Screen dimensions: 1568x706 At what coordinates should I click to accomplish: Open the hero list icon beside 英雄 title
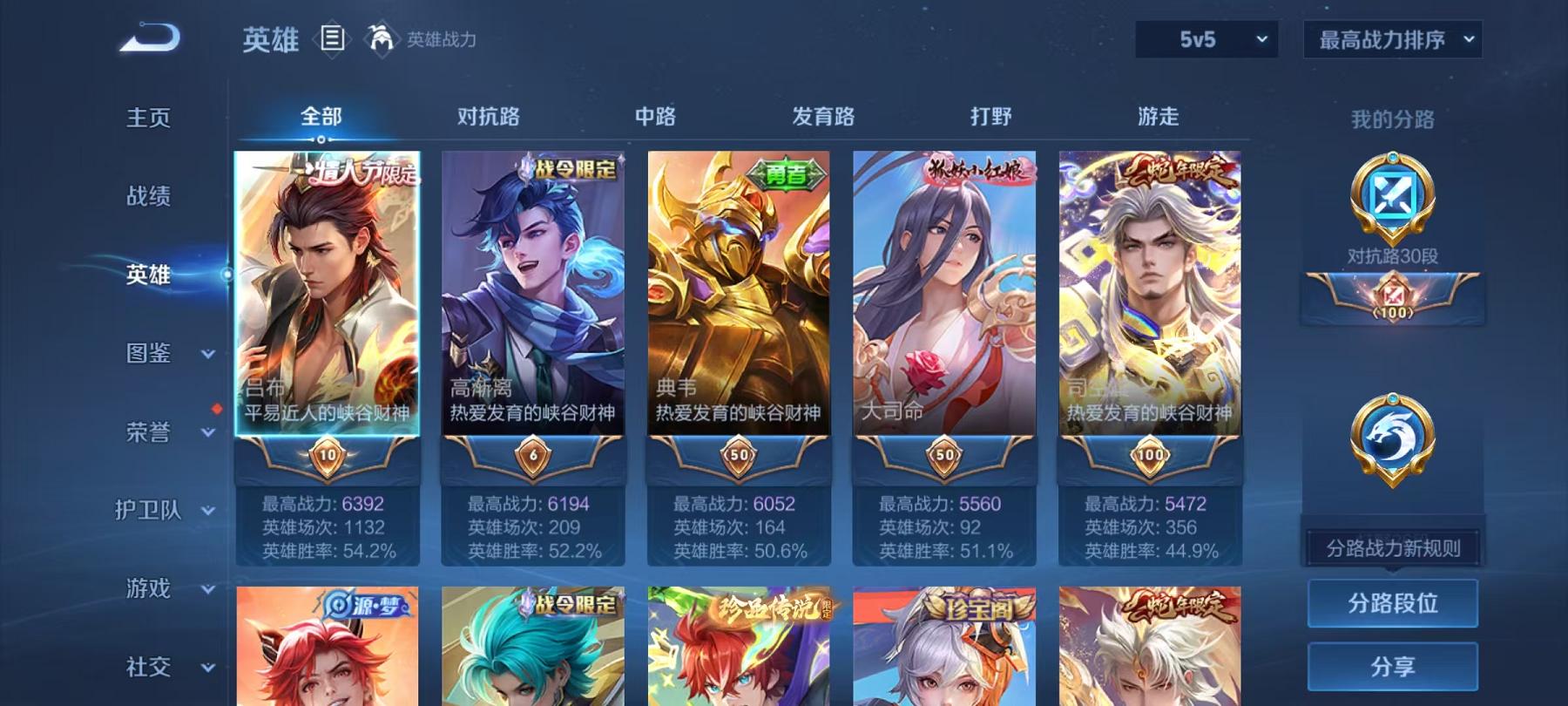334,36
